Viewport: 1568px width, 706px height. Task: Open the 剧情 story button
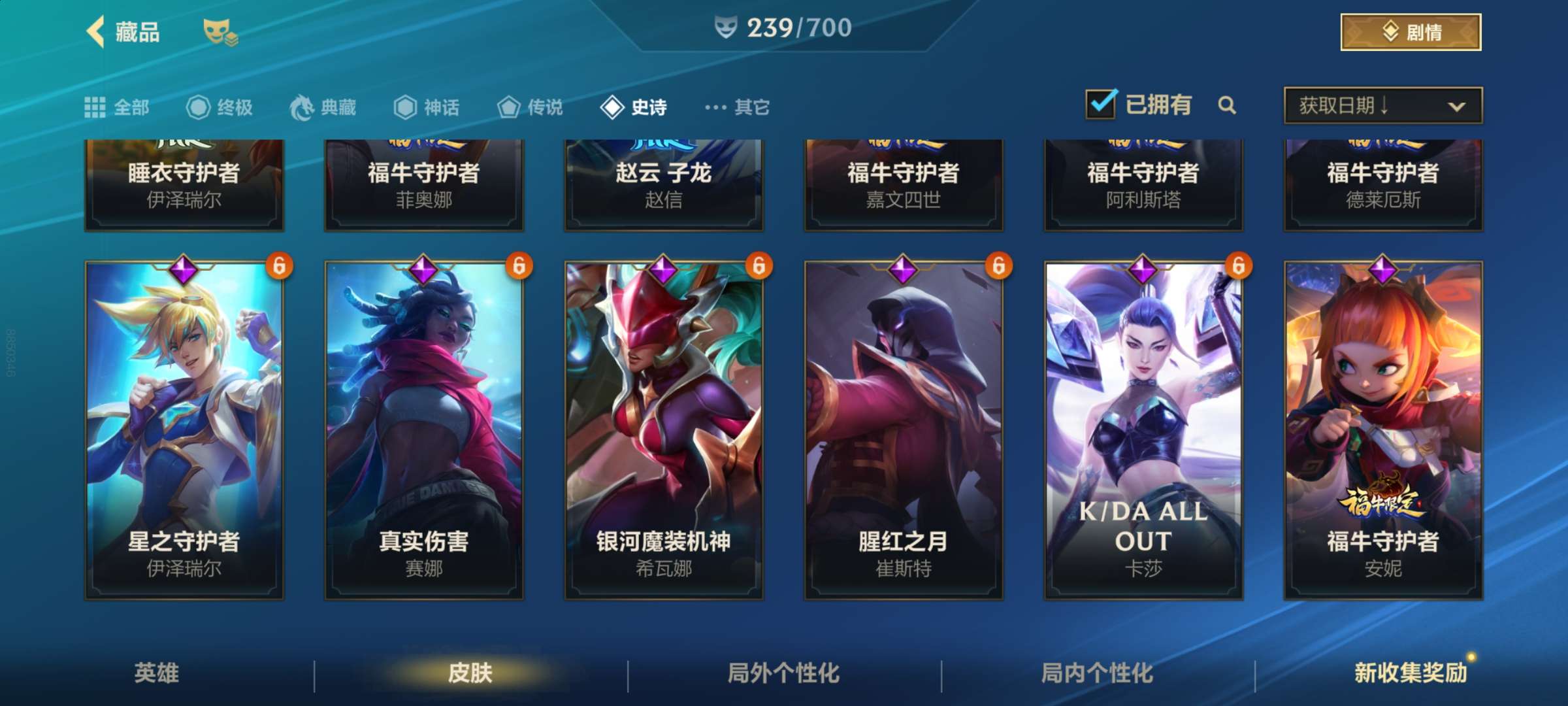[1410, 32]
